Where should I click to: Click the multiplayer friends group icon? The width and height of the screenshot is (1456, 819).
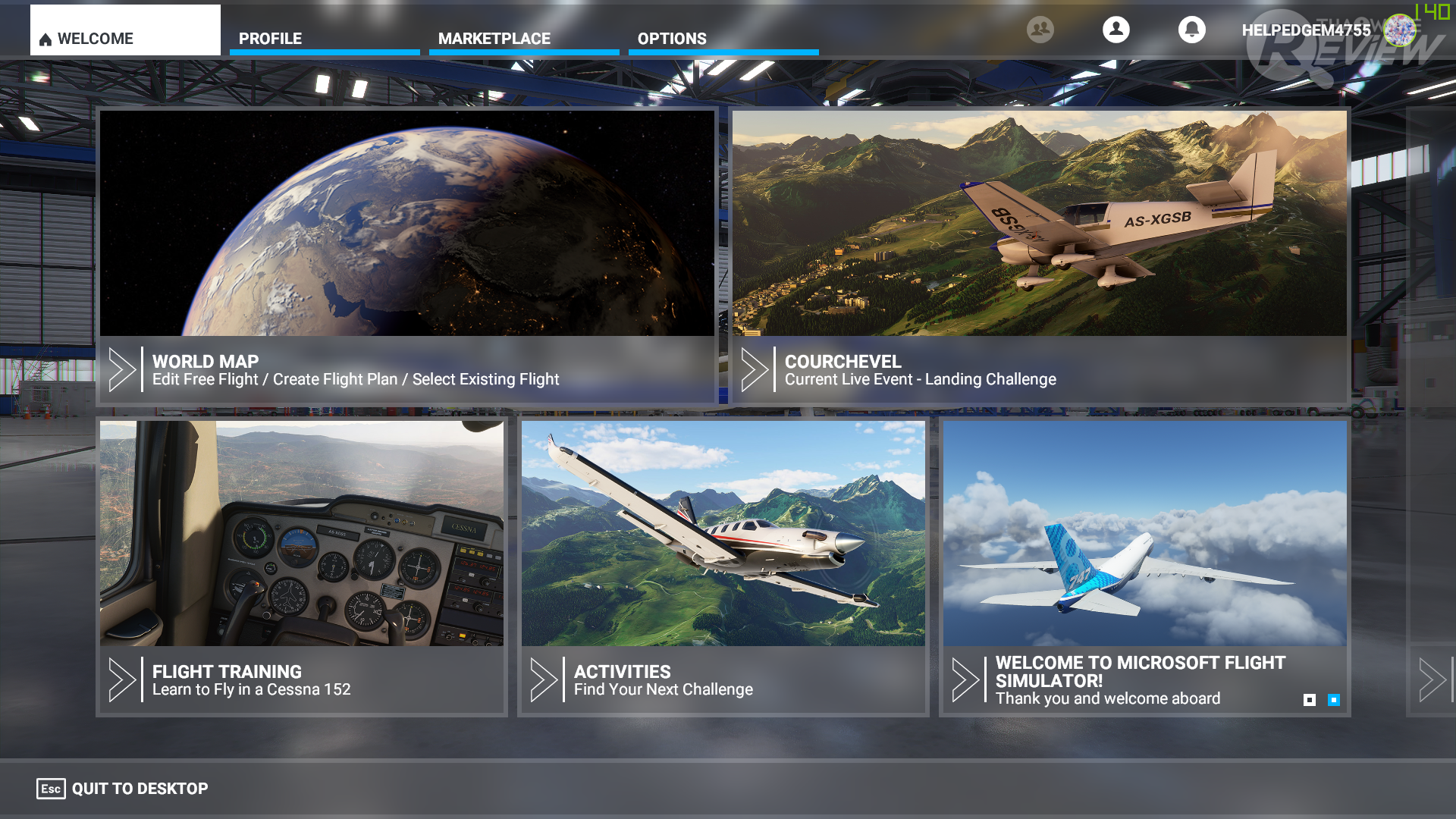[1040, 30]
